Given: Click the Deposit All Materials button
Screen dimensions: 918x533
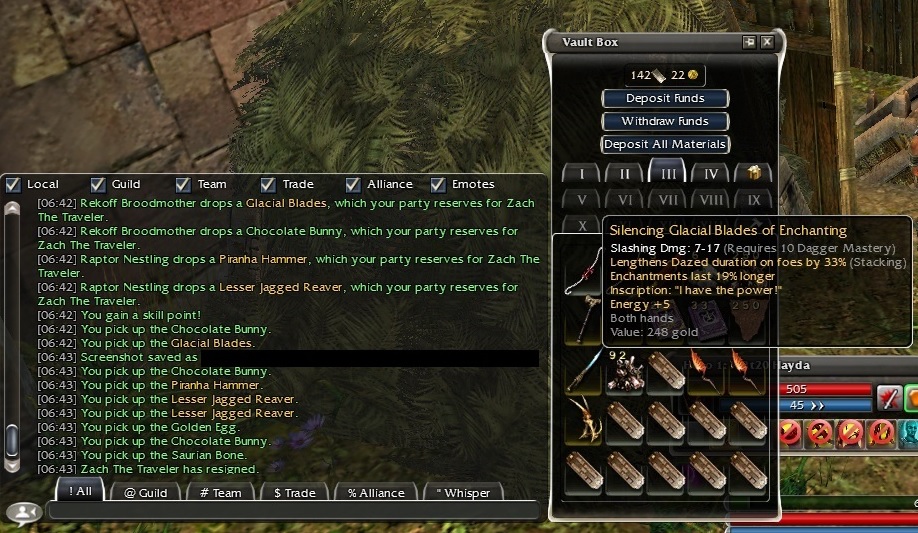Looking at the screenshot, I should coord(665,144).
